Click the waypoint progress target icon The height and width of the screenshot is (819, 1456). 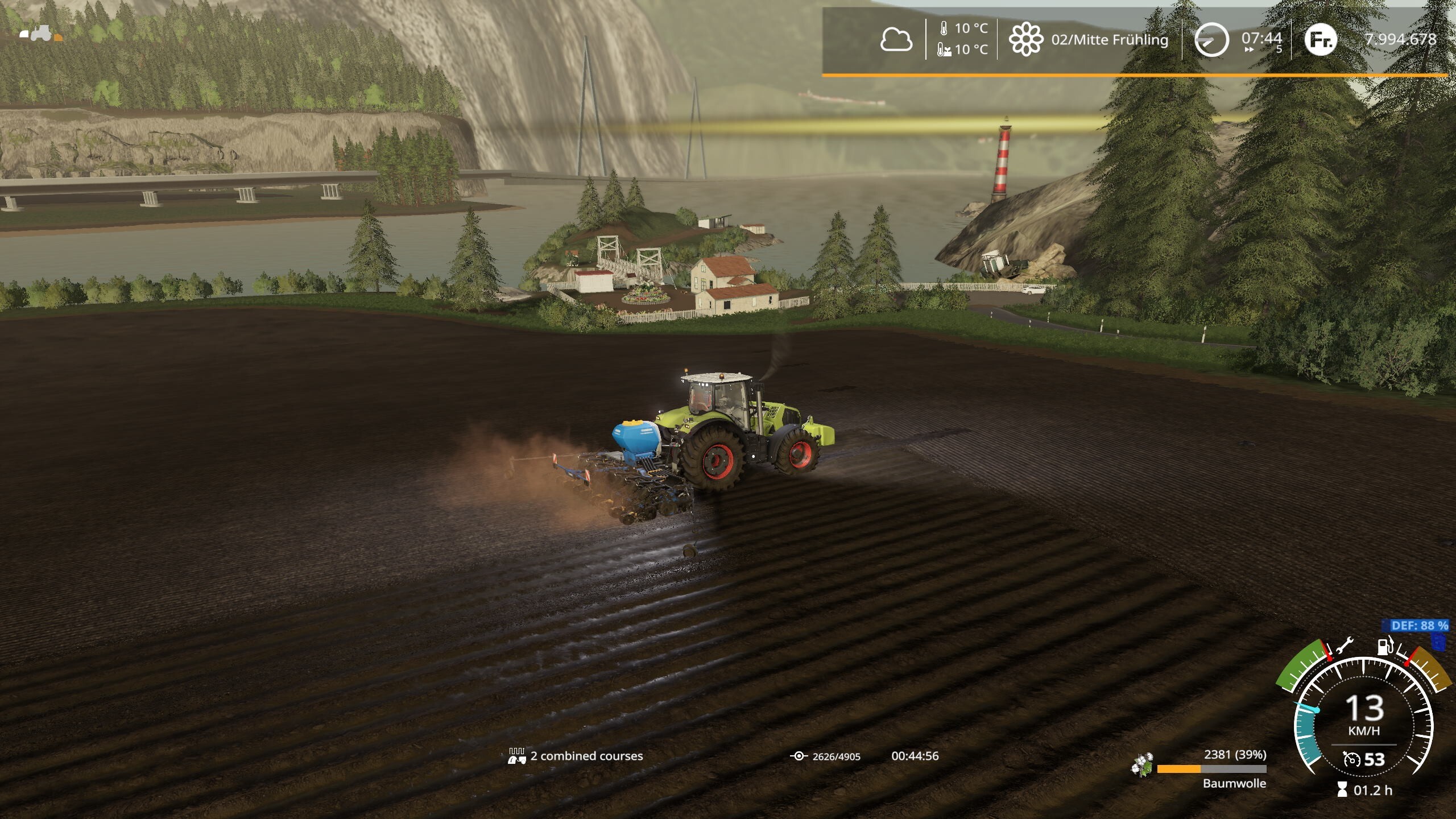799,756
